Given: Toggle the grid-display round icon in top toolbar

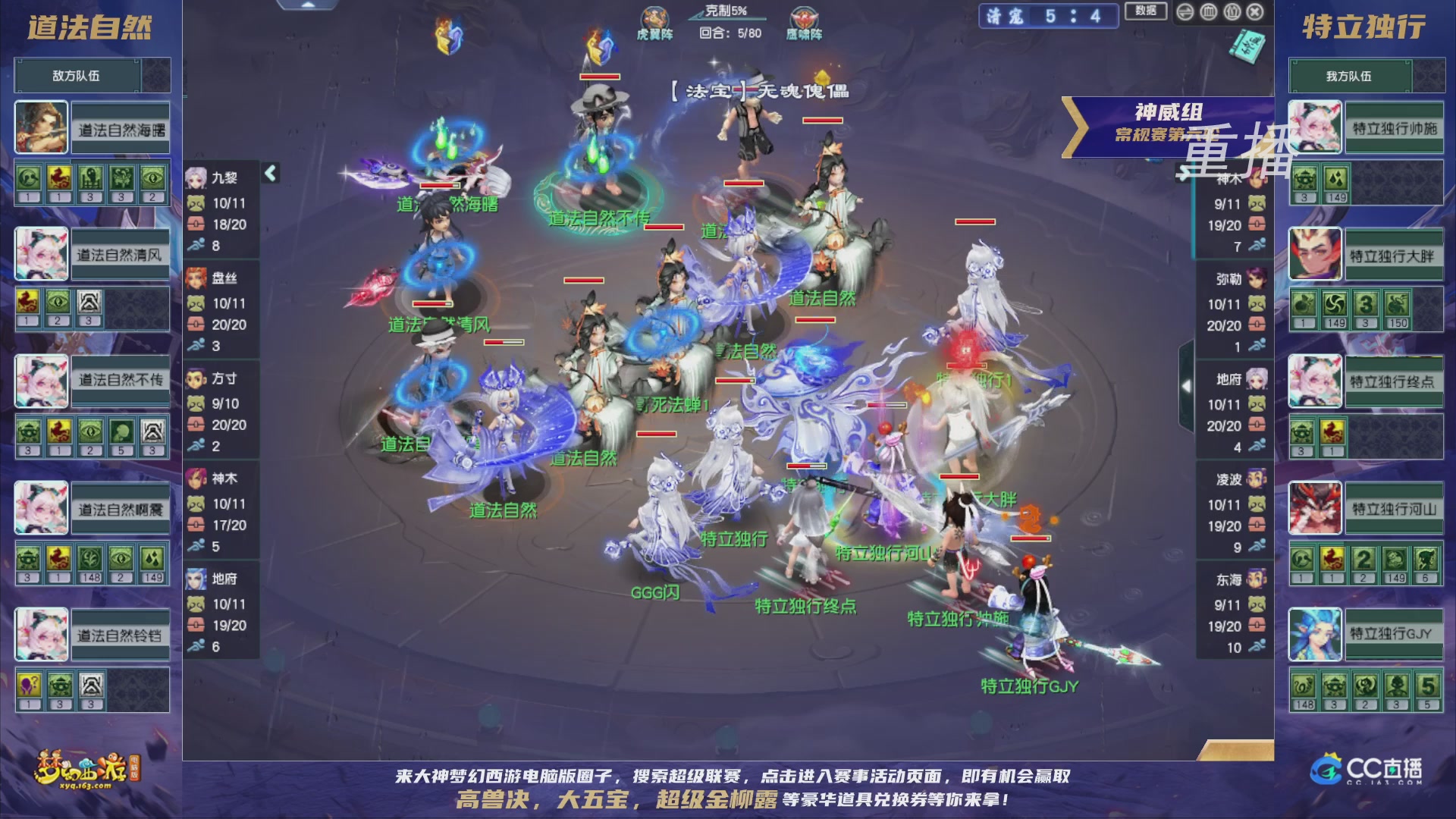Looking at the screenshot, I should click(x=1209, y=13).
